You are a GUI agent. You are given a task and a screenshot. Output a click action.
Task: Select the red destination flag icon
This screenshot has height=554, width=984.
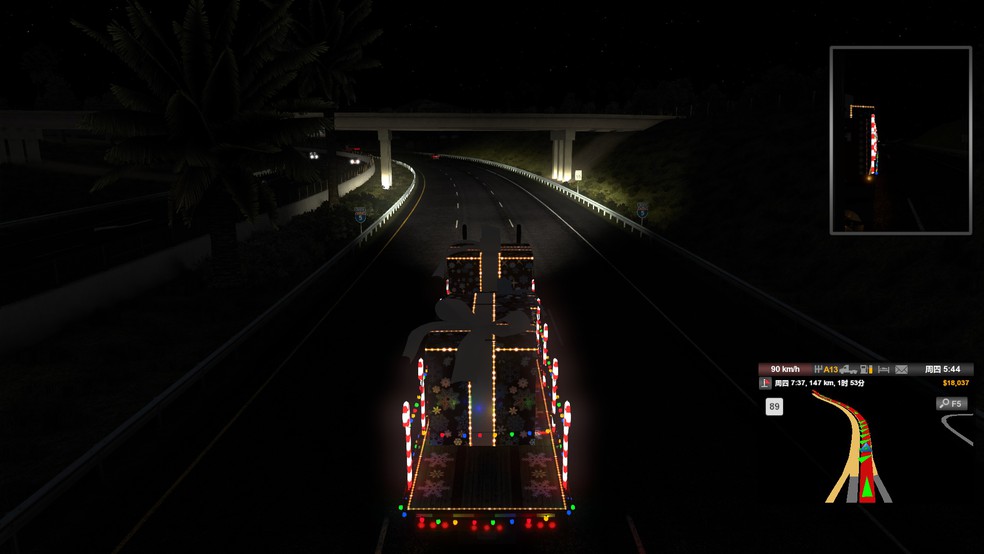click(765, 383)
